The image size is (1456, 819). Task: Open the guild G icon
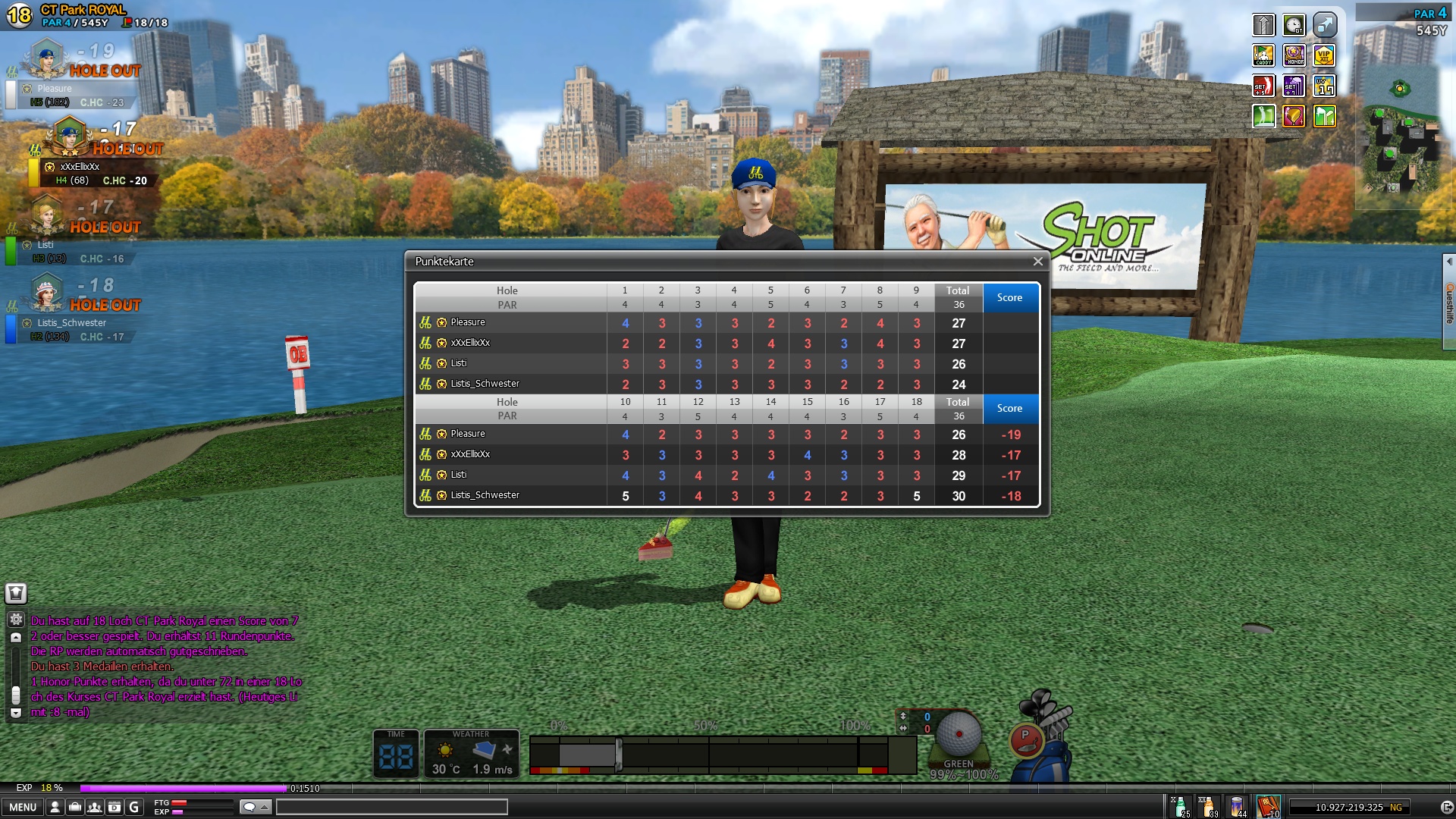click(134, 807)
